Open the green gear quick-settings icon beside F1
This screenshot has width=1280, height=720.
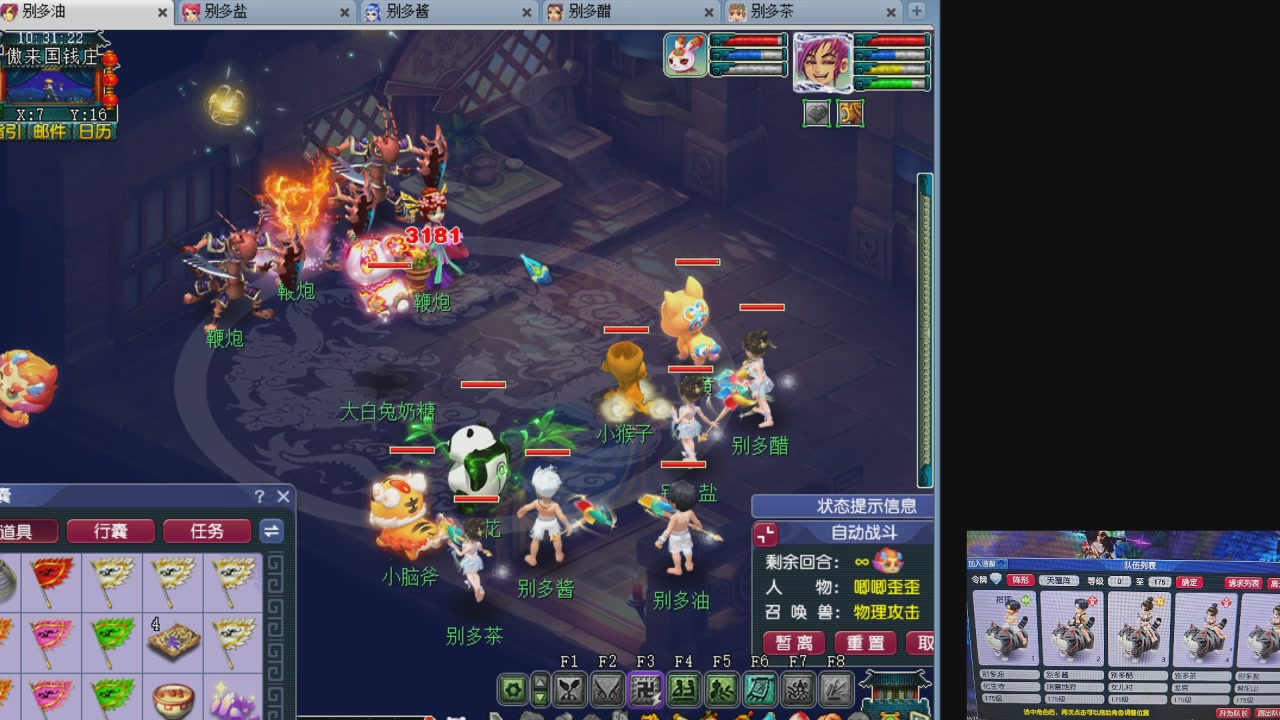tap(512, 689)
